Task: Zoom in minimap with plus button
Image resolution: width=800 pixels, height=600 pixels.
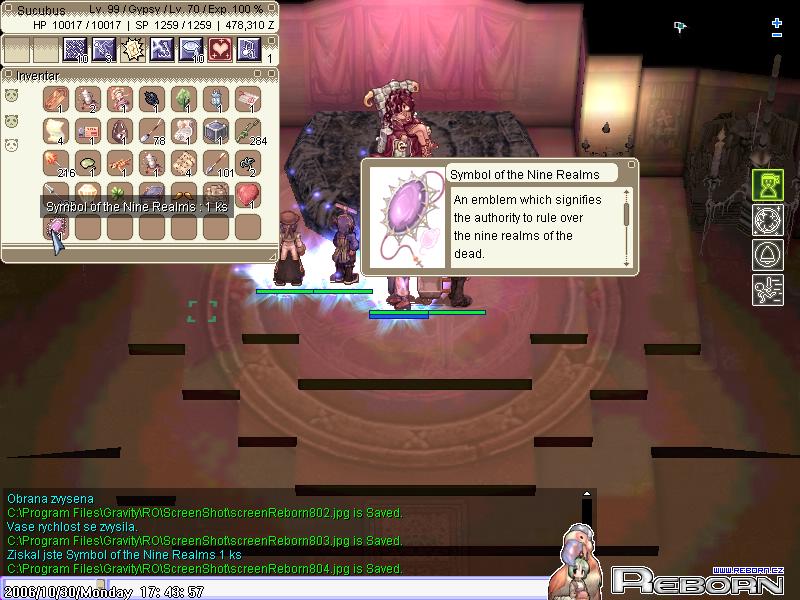Action: point(777,22)
